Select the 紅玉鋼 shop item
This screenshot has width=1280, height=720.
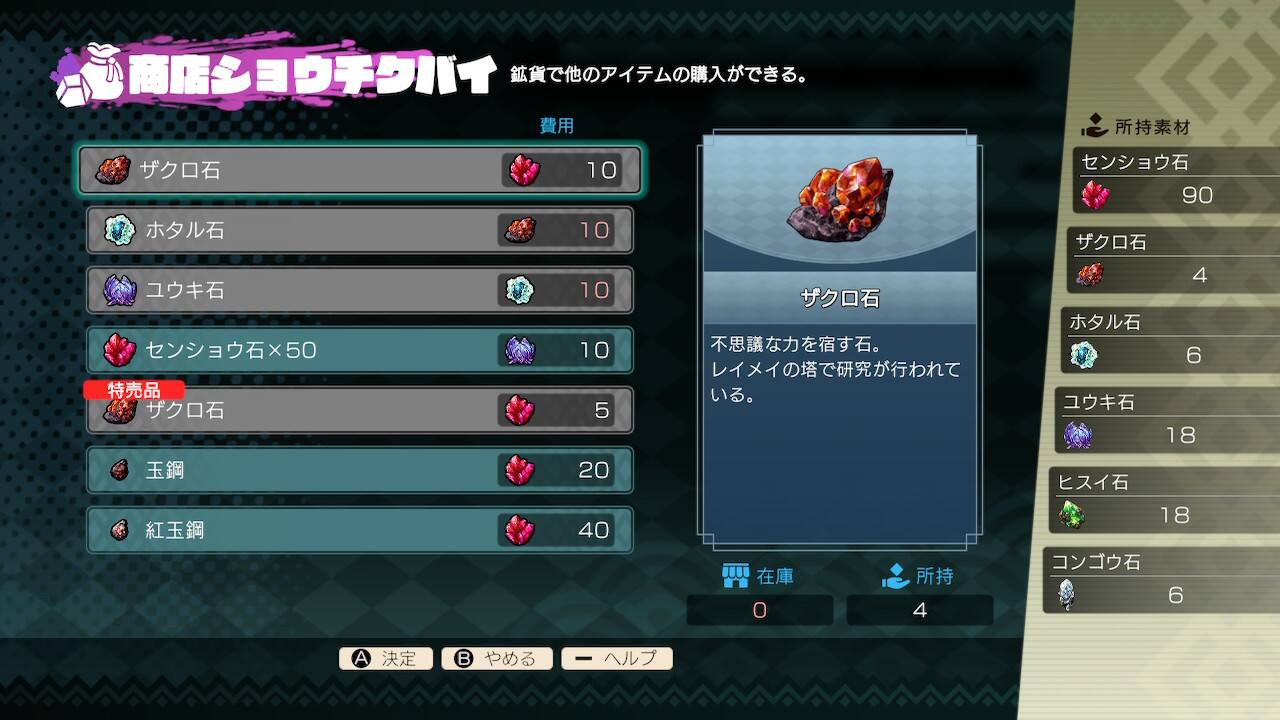pyautogui.click(x=360, y=530)
